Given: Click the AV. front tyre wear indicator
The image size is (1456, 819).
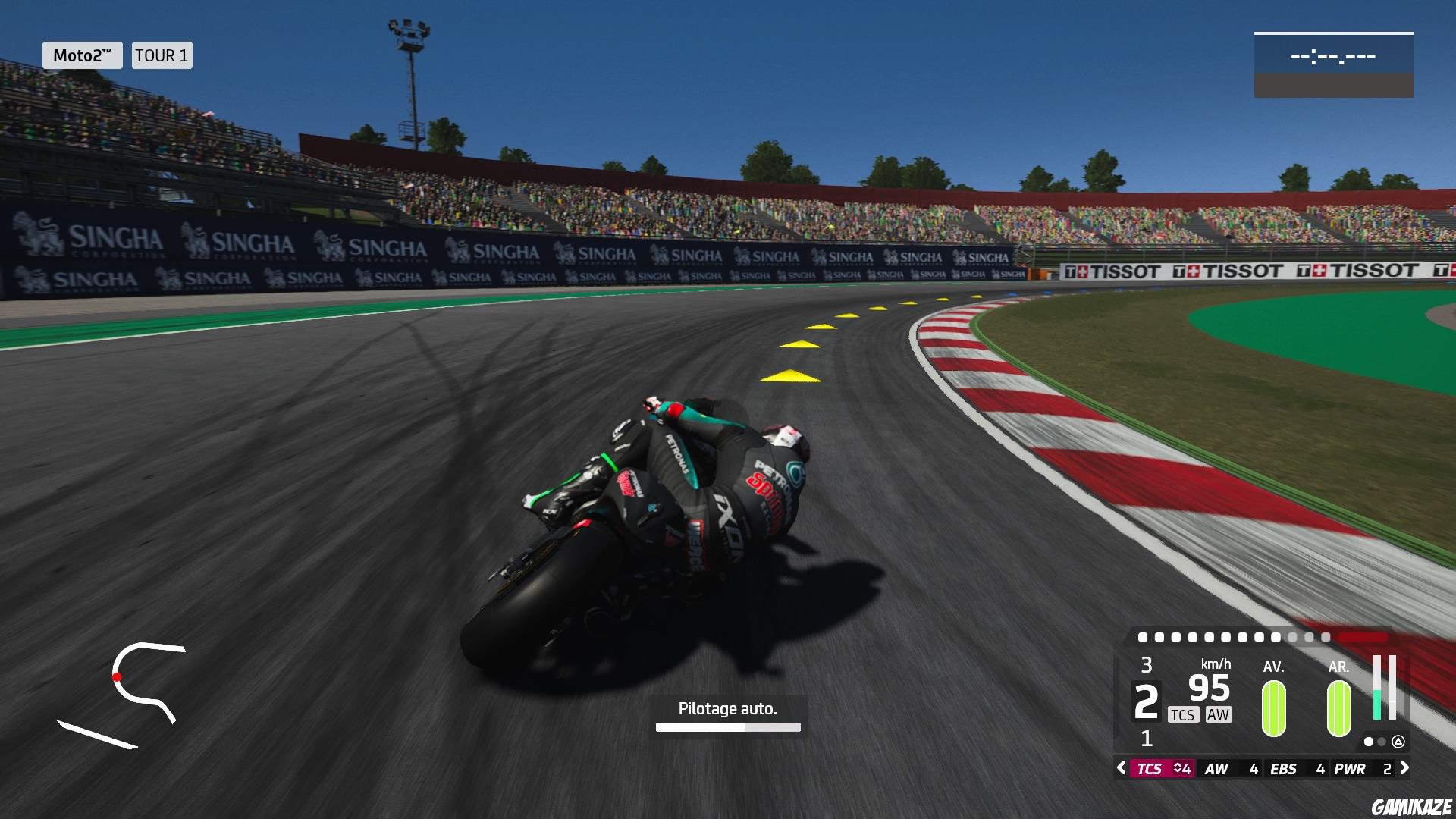Looking at the screenshot, I should coord(1274,709).
